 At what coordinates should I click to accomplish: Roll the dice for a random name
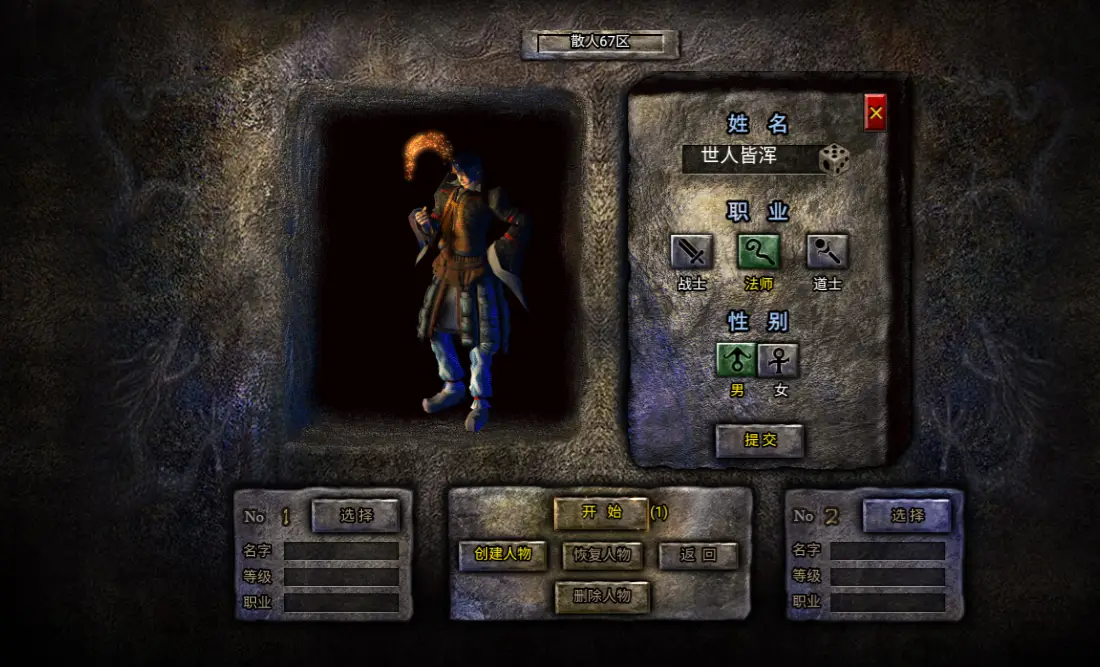point(834,159)
